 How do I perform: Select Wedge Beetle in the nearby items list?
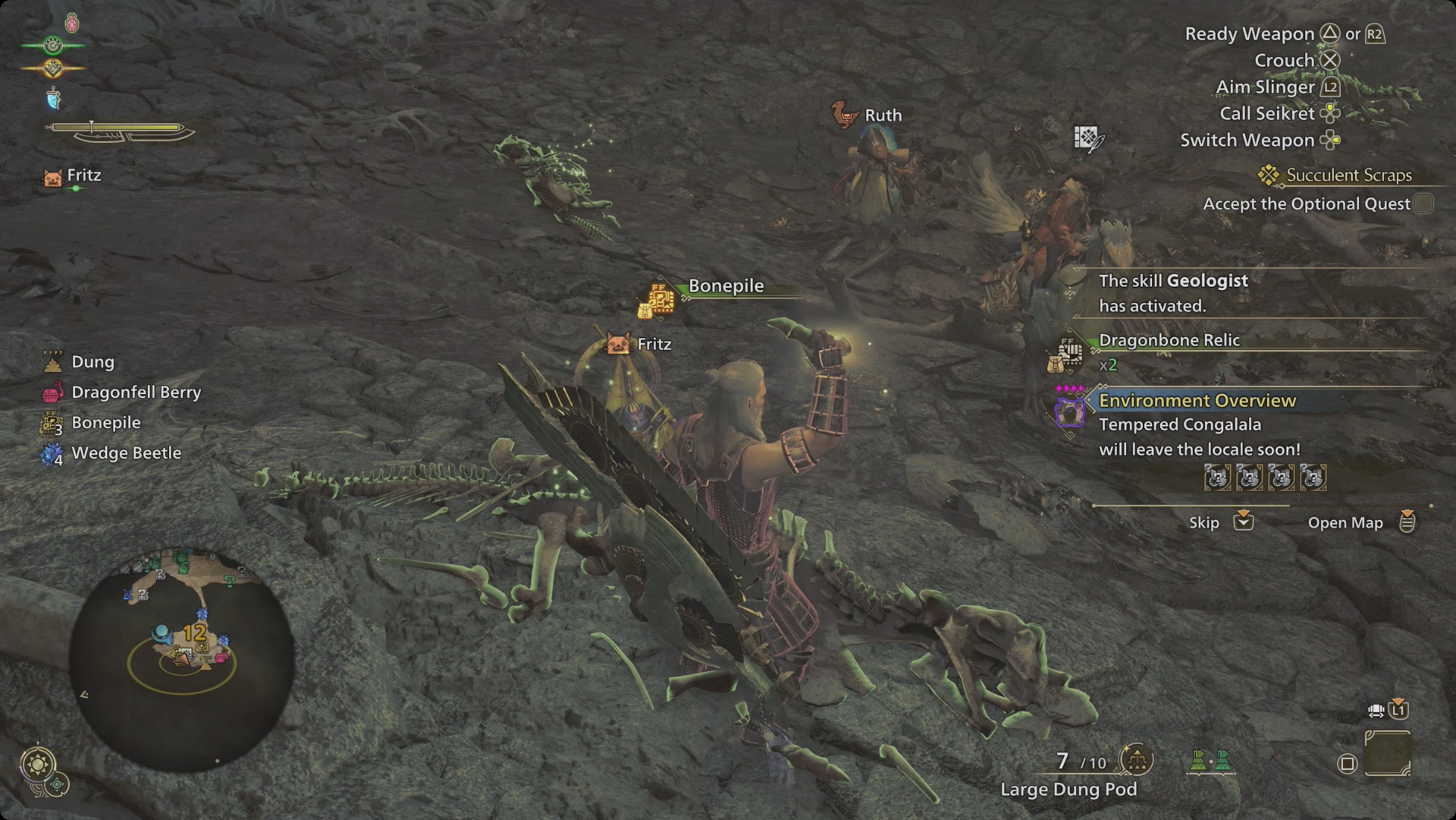(126, 453)
